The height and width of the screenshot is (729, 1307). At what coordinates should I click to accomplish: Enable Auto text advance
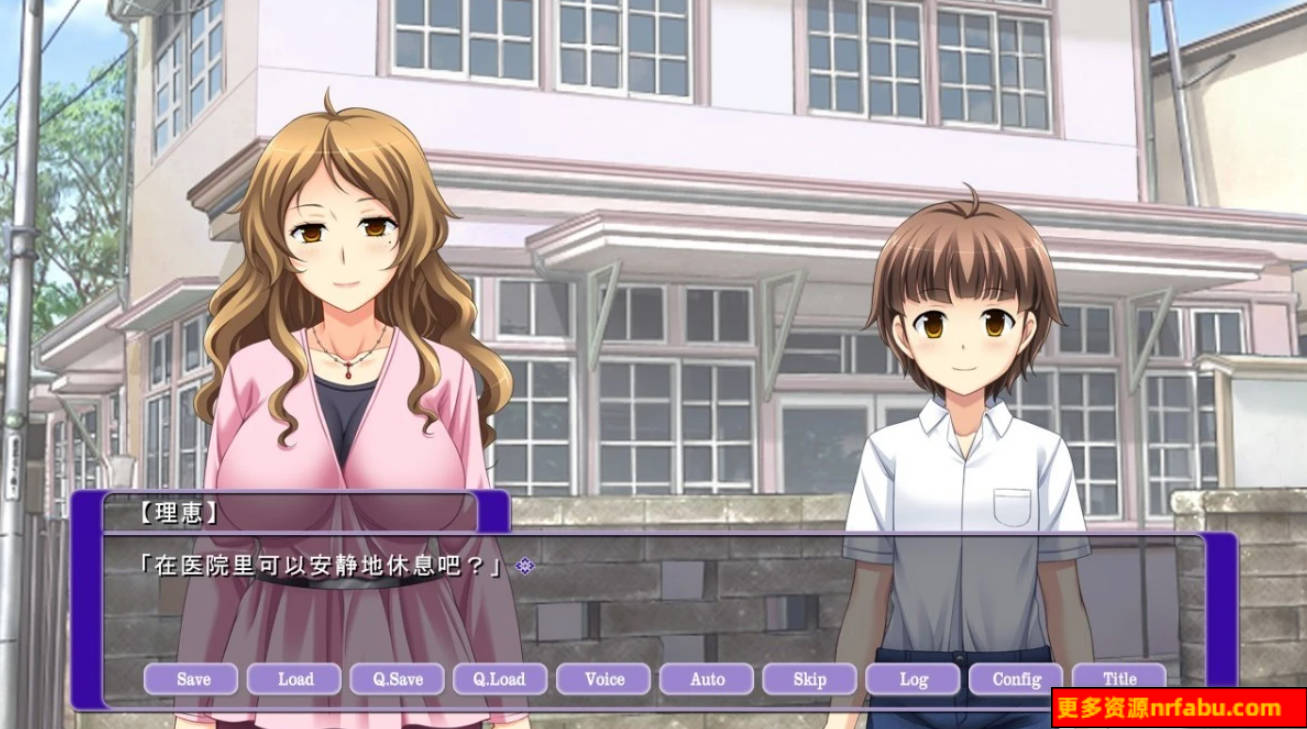[x=707, y=679]
